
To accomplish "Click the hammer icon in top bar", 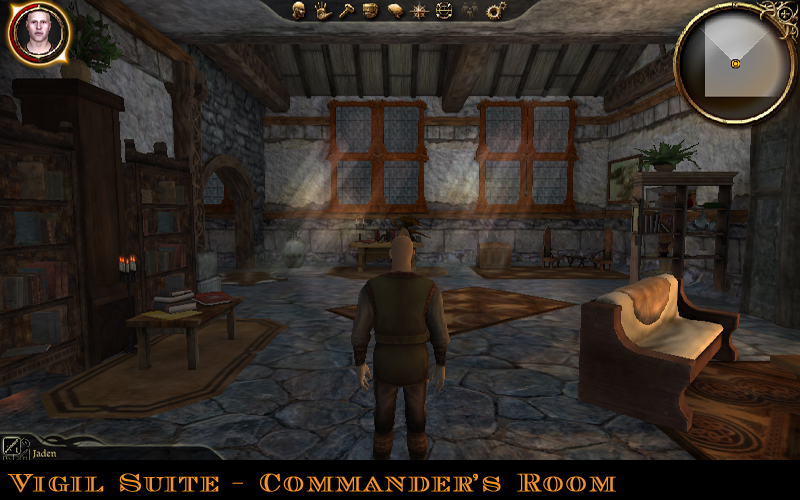I will 346,11.
